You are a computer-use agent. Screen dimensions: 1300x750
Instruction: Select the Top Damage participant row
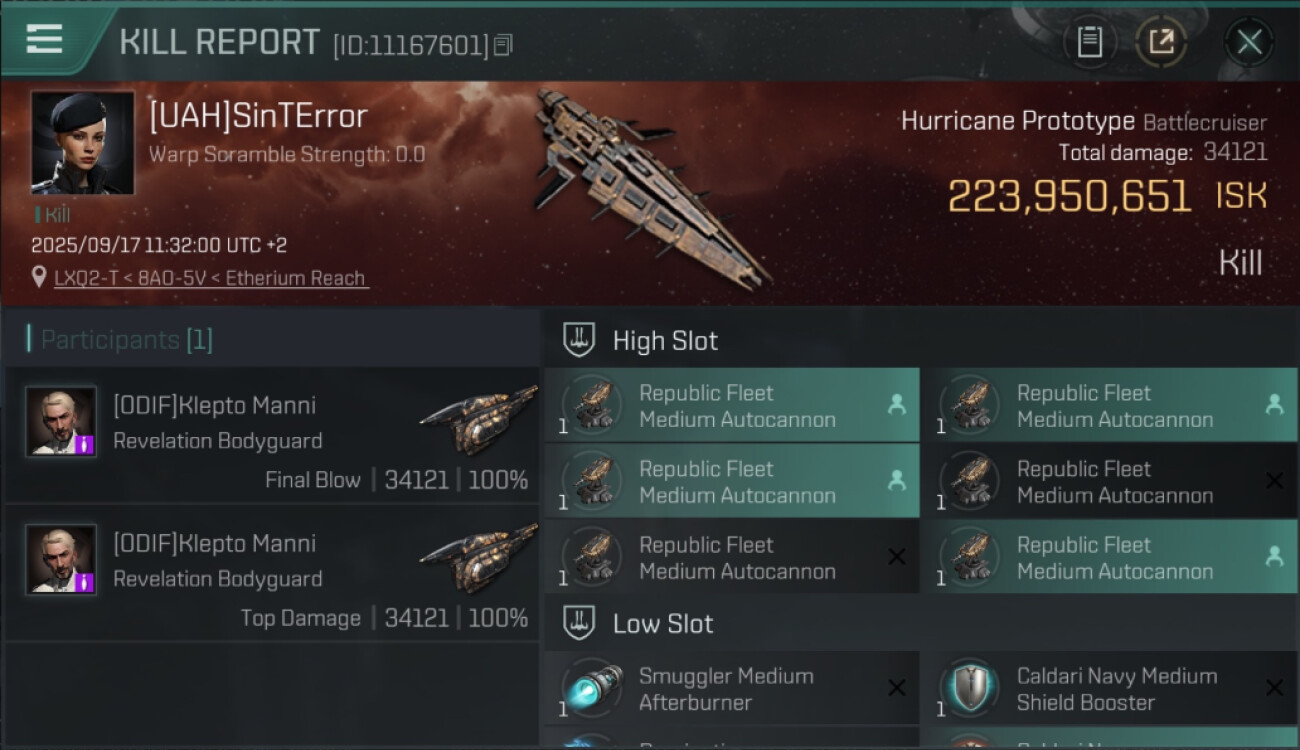pos(272,573)
